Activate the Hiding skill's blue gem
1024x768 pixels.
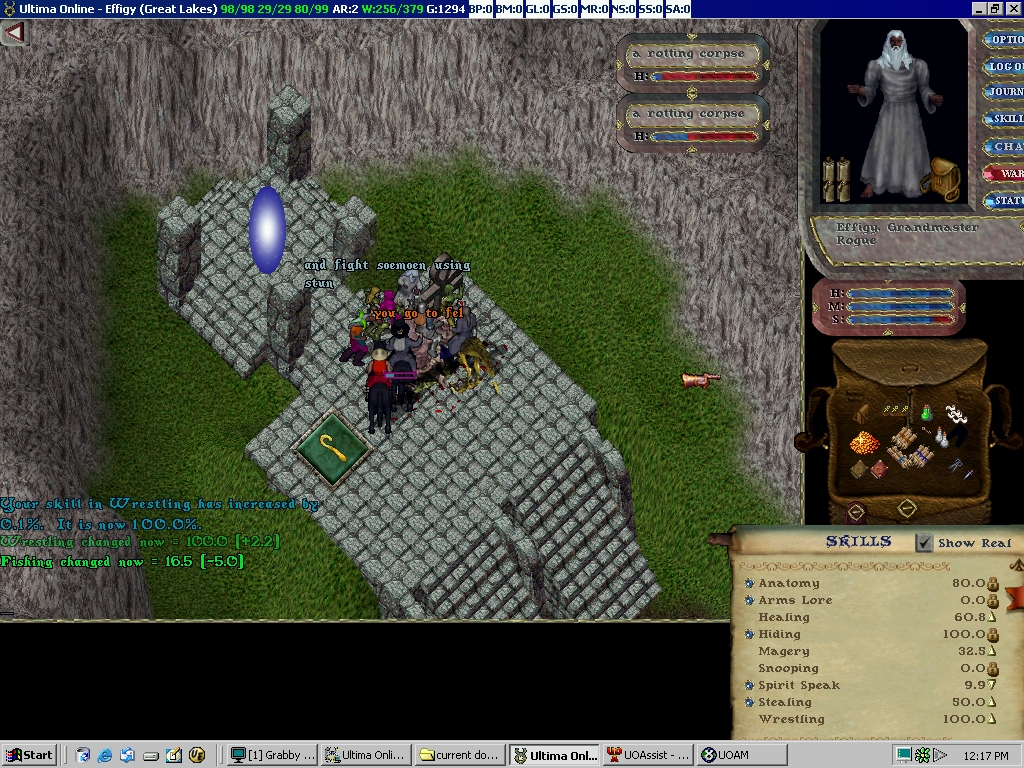(749, 634)
